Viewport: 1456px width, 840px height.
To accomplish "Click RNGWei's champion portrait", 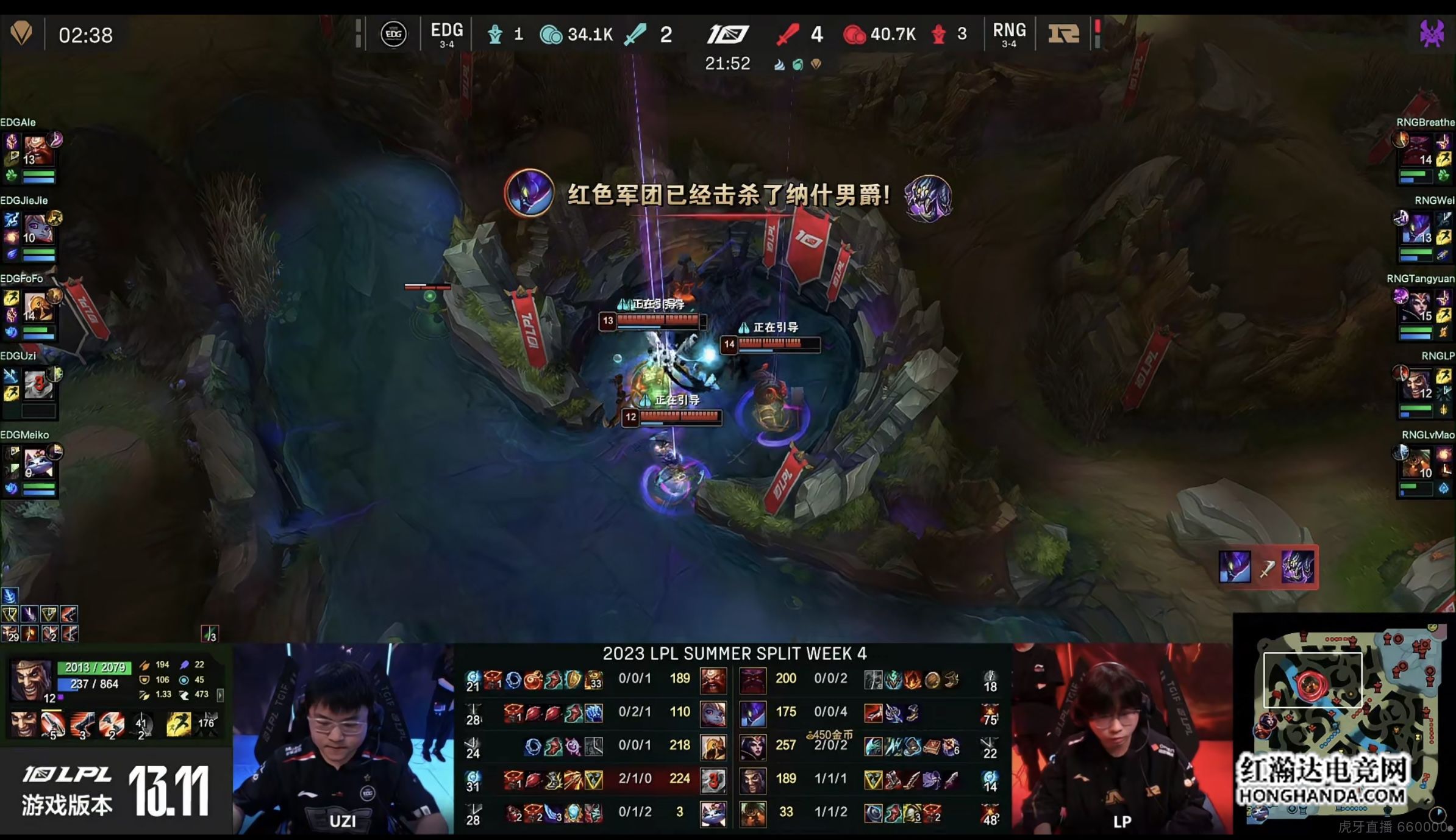I will click(x=1417, y=229).
